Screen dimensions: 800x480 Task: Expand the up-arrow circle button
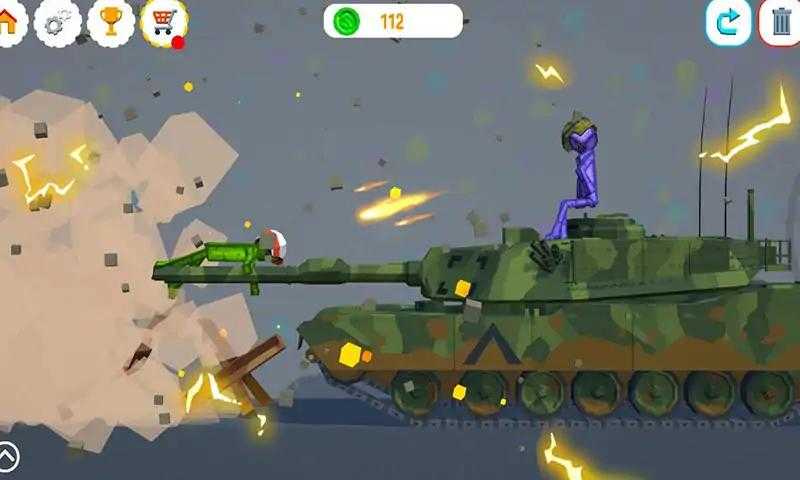click(x=8, y=457)
